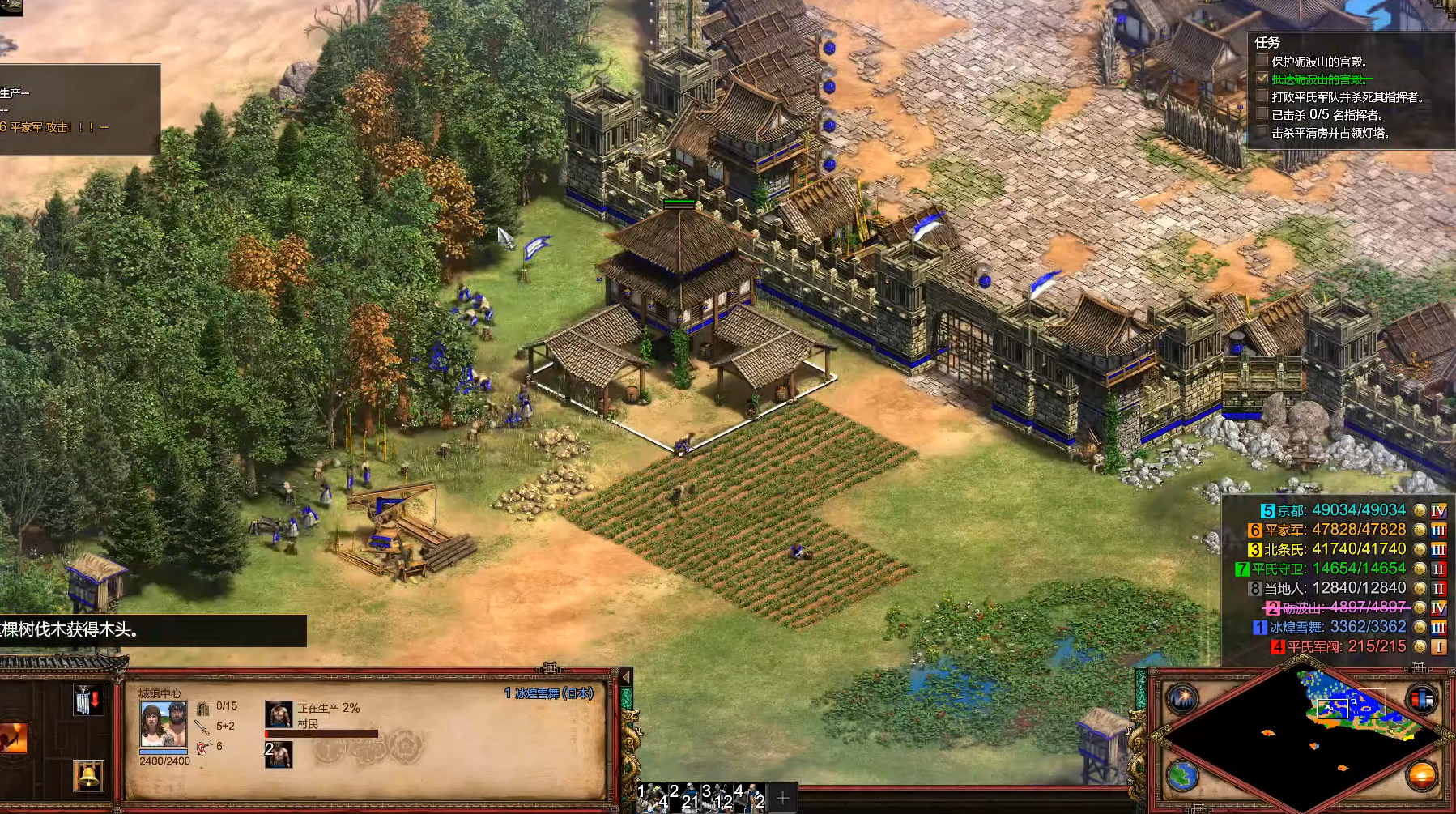Collapse the unit info panel arrow

pyautogui.click(x=624, y=677)
